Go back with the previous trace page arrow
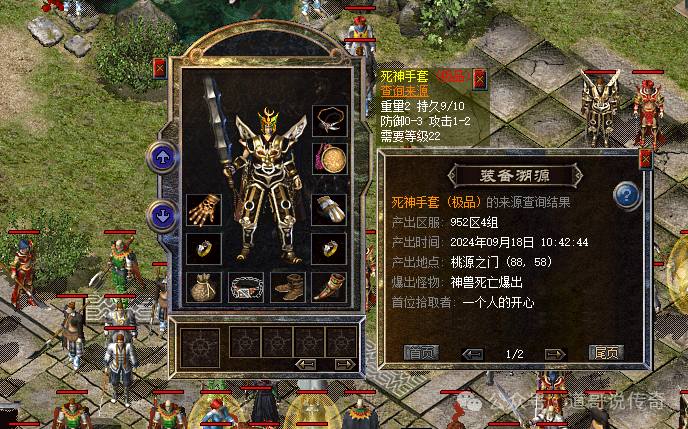The height and width of the screenshot is (429, 688). [x=474, y=354]
